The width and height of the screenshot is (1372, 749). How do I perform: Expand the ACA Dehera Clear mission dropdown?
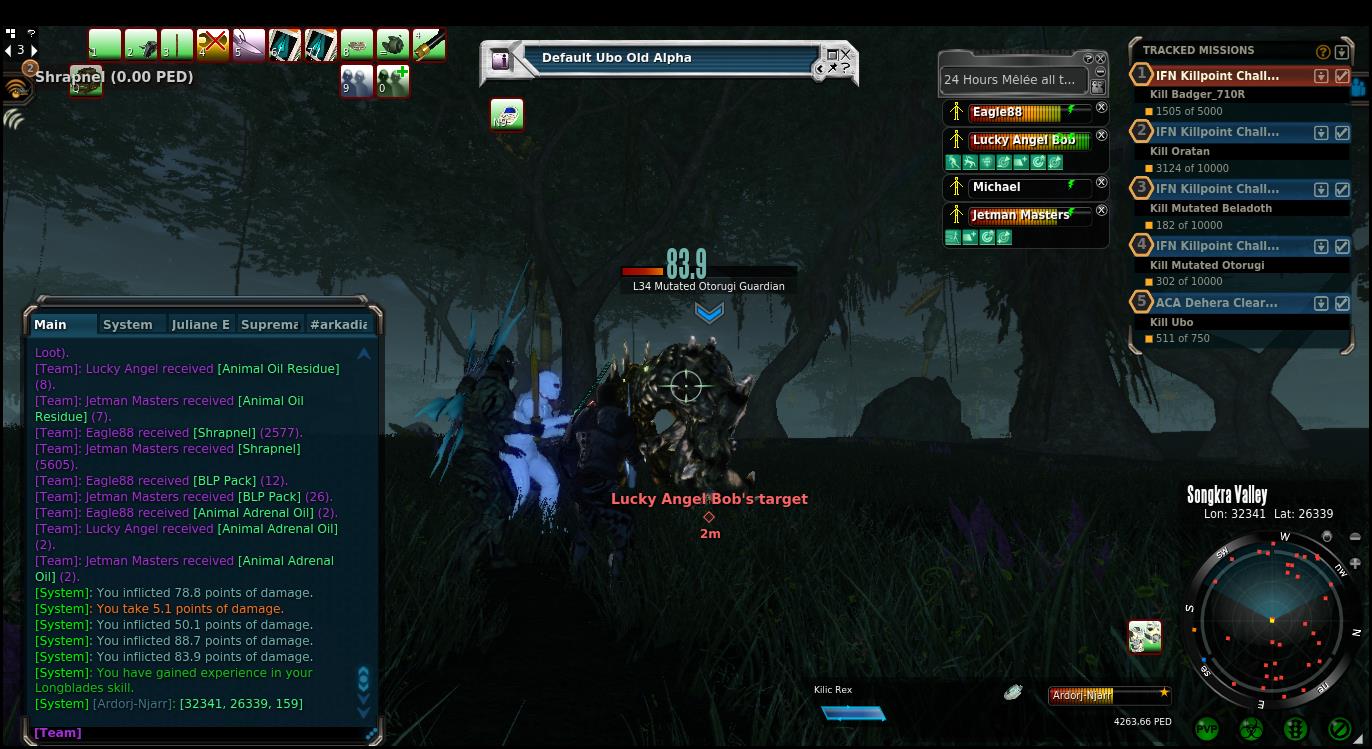pos(1321,303)
